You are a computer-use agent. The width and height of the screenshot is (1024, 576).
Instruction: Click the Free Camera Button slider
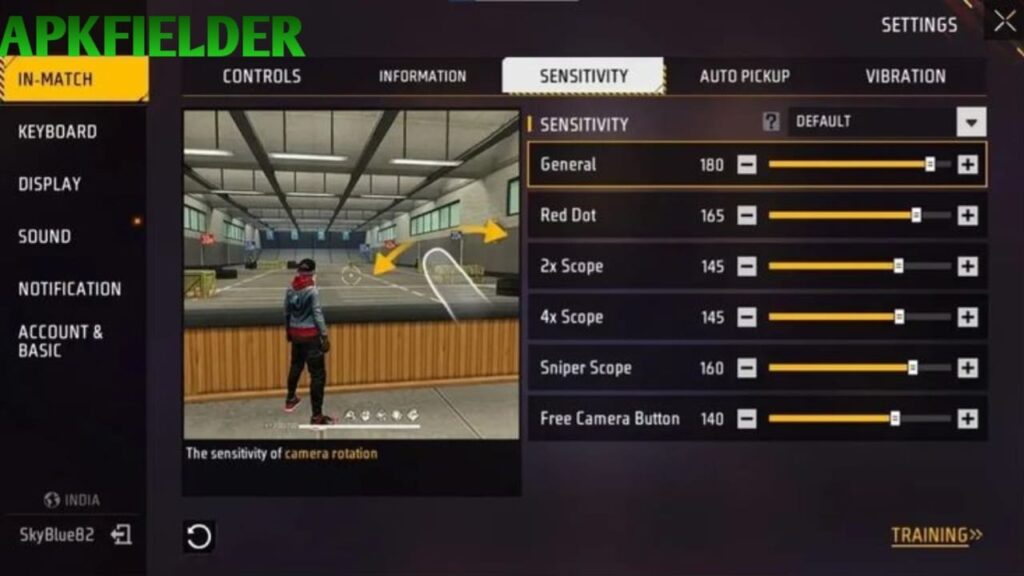(x=859, y=419)
